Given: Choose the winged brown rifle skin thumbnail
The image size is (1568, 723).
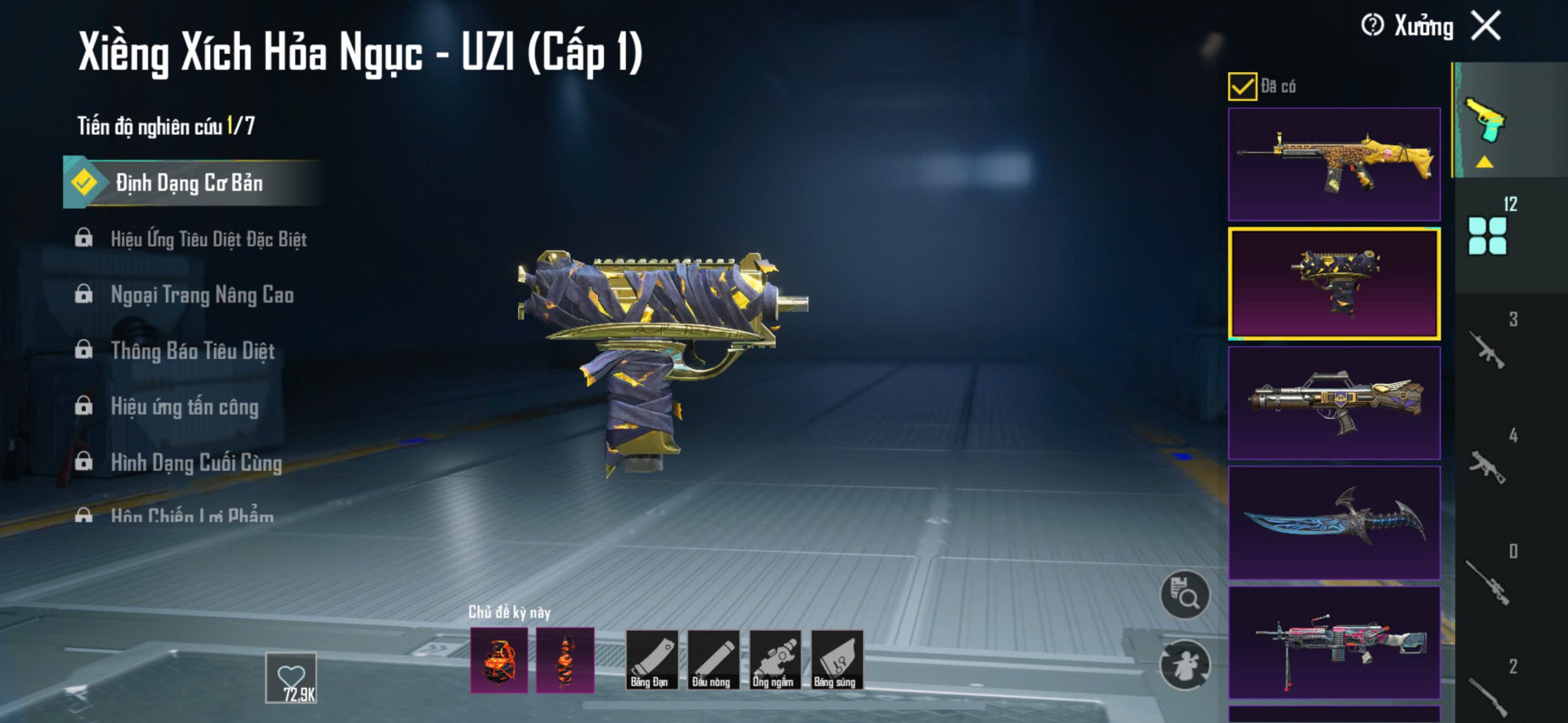Looking at the screenshot, I should pos(1334,403).
